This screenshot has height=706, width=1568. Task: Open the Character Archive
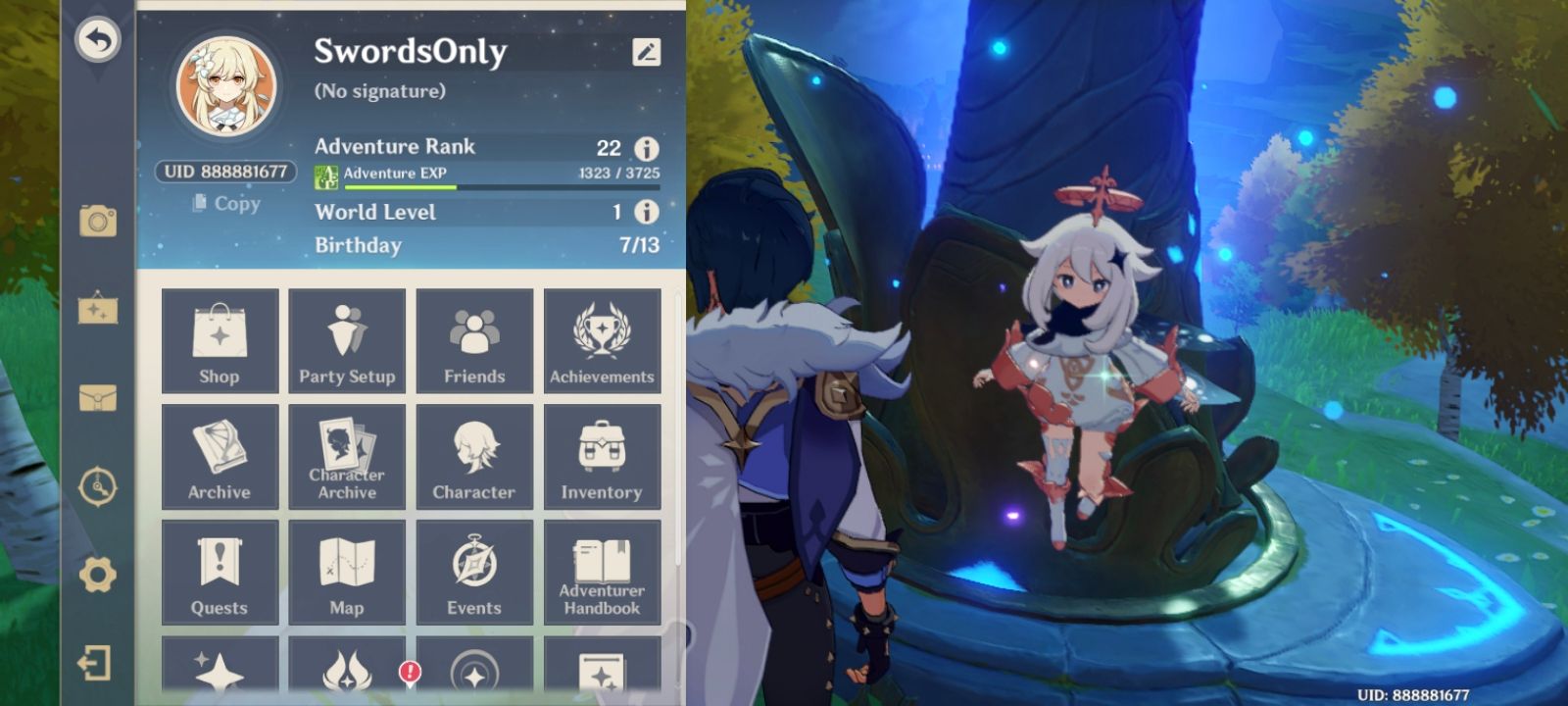click(x=347, y=454)
